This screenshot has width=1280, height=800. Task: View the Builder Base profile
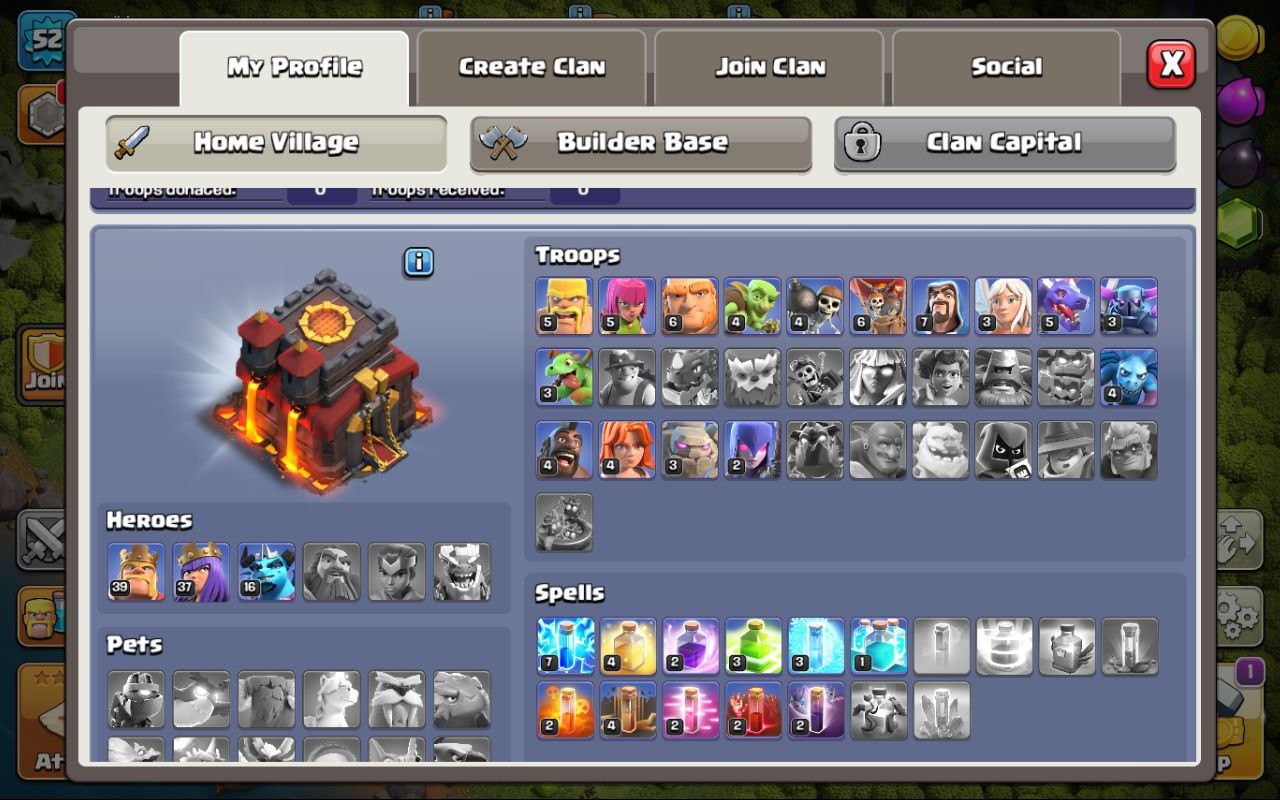(640, 143)
